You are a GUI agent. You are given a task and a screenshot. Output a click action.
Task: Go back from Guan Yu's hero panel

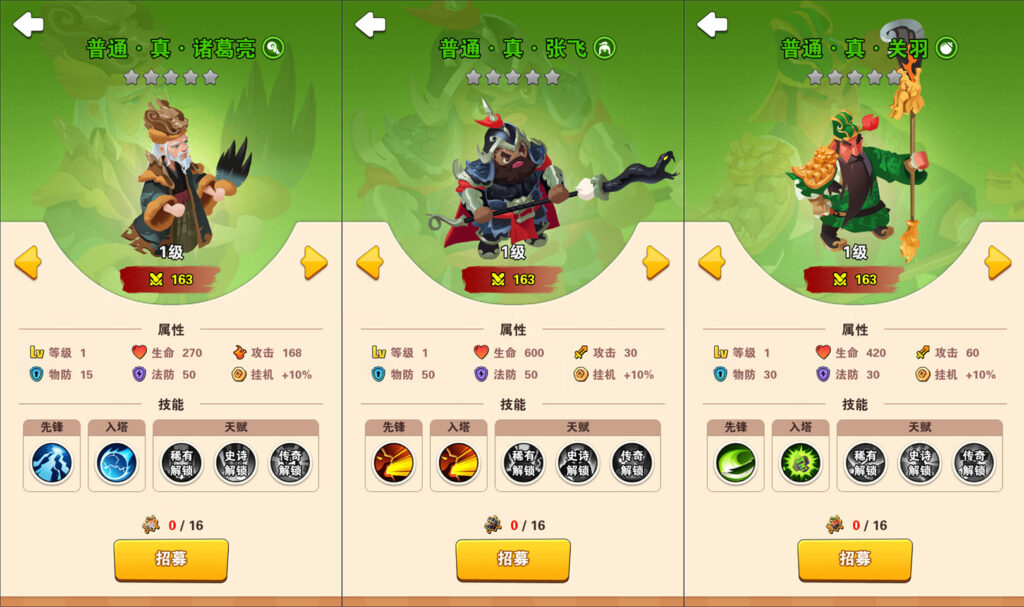pyautogui.click(x=712, y=24)
